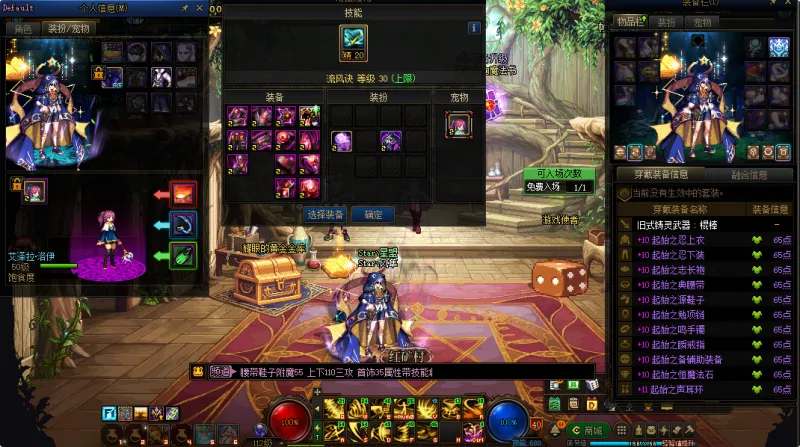The image size is (800, 447).
Task: Select the 流风诀 skill icon
Action: pyautogui.click(x=353, y=43)
